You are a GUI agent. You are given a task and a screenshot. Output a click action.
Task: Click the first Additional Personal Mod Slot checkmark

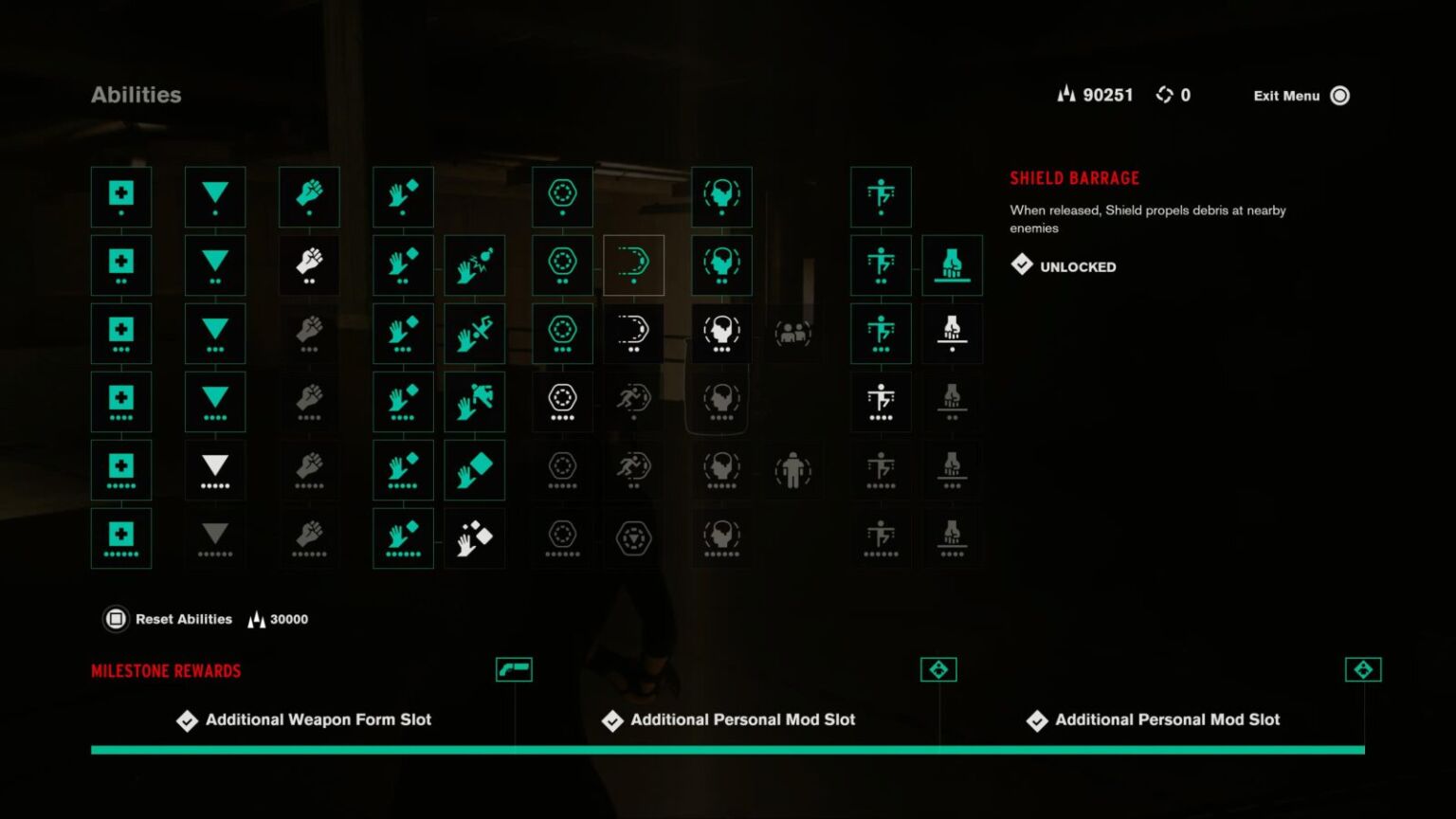(611, 720)
